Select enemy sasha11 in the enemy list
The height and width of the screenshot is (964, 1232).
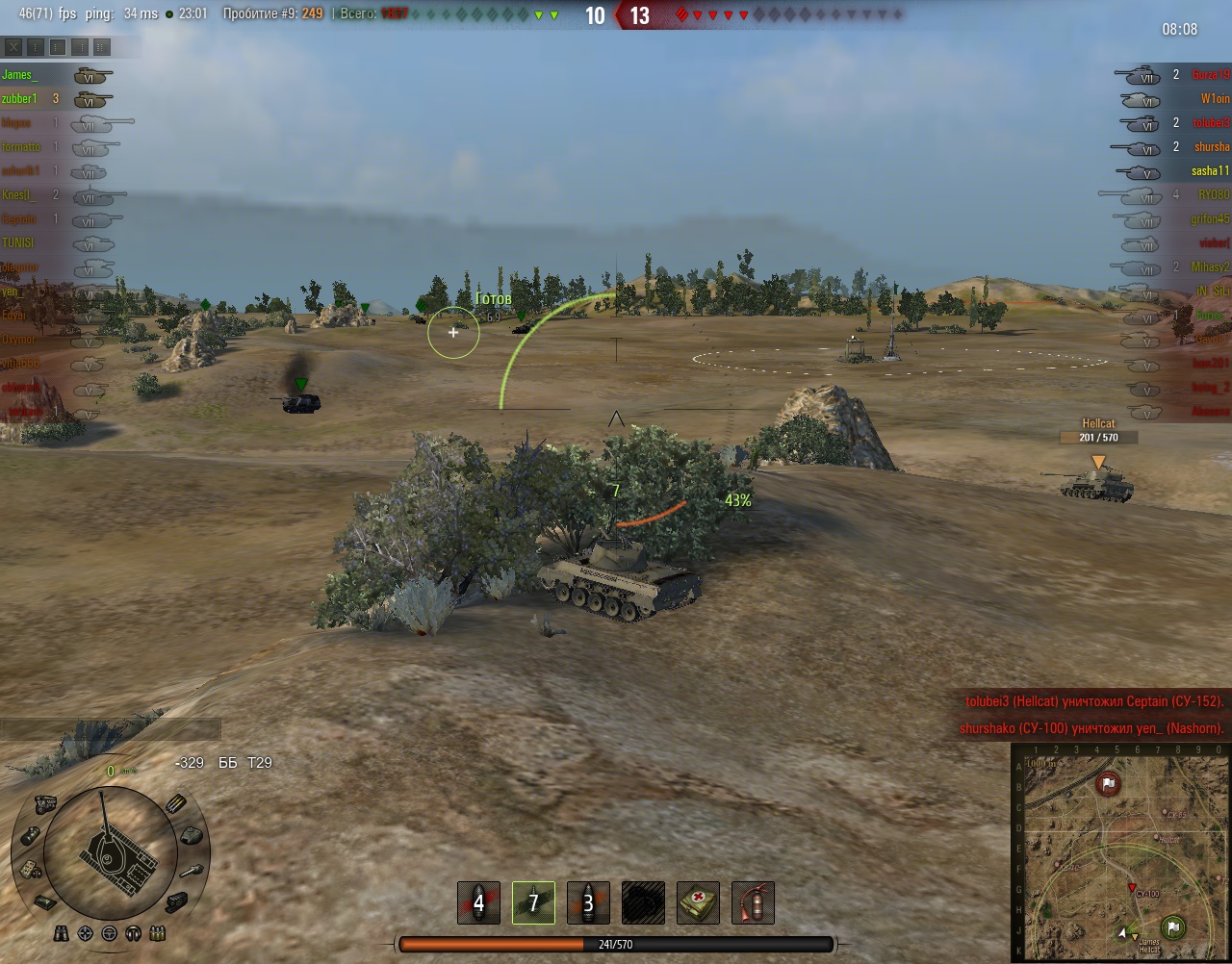[x=1210, y=171]
